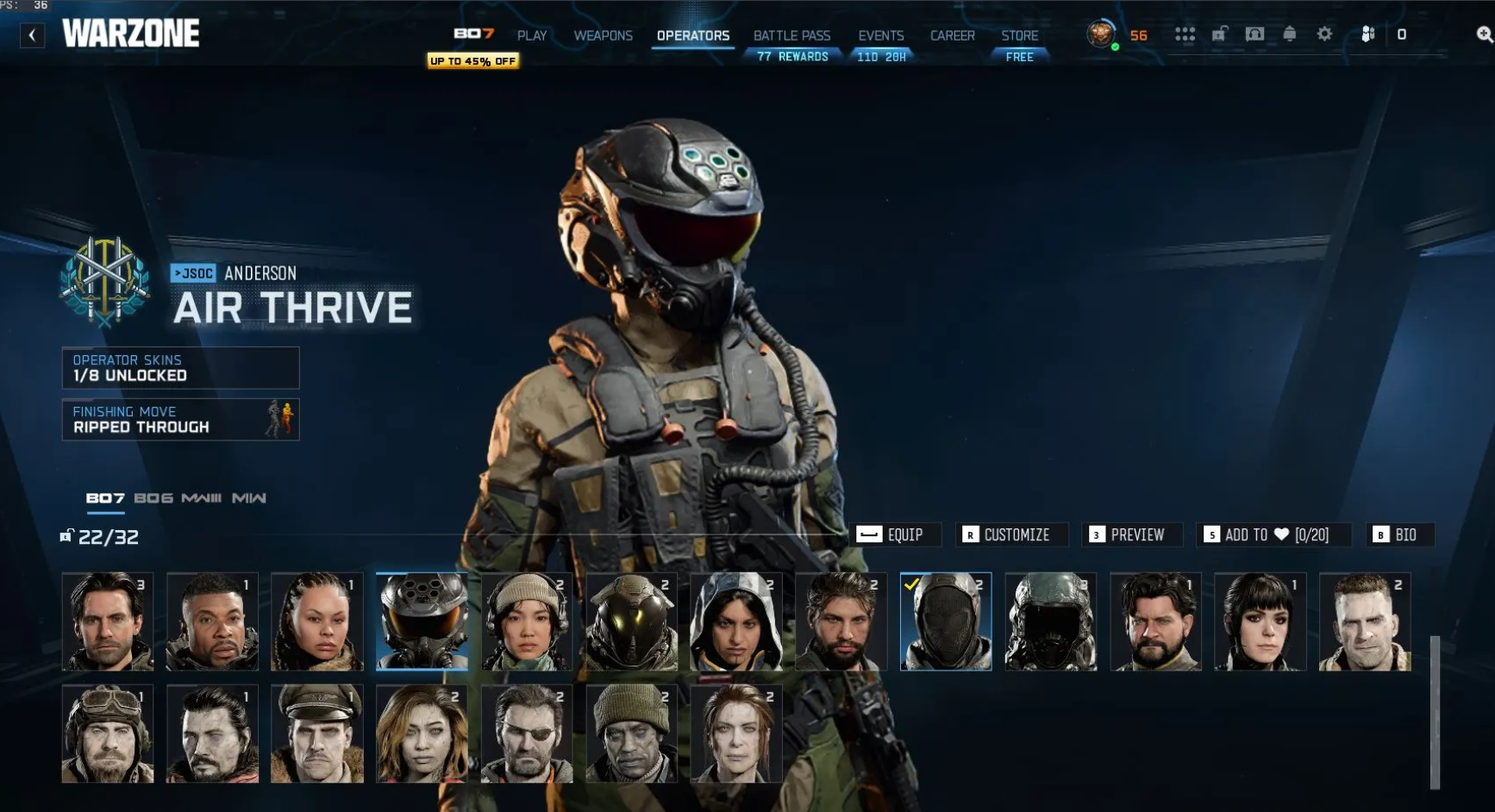The width and height of the screenshot is (1495, 812).
Task: Open the social players icon near player count
Action: (x=1367, y=34)
